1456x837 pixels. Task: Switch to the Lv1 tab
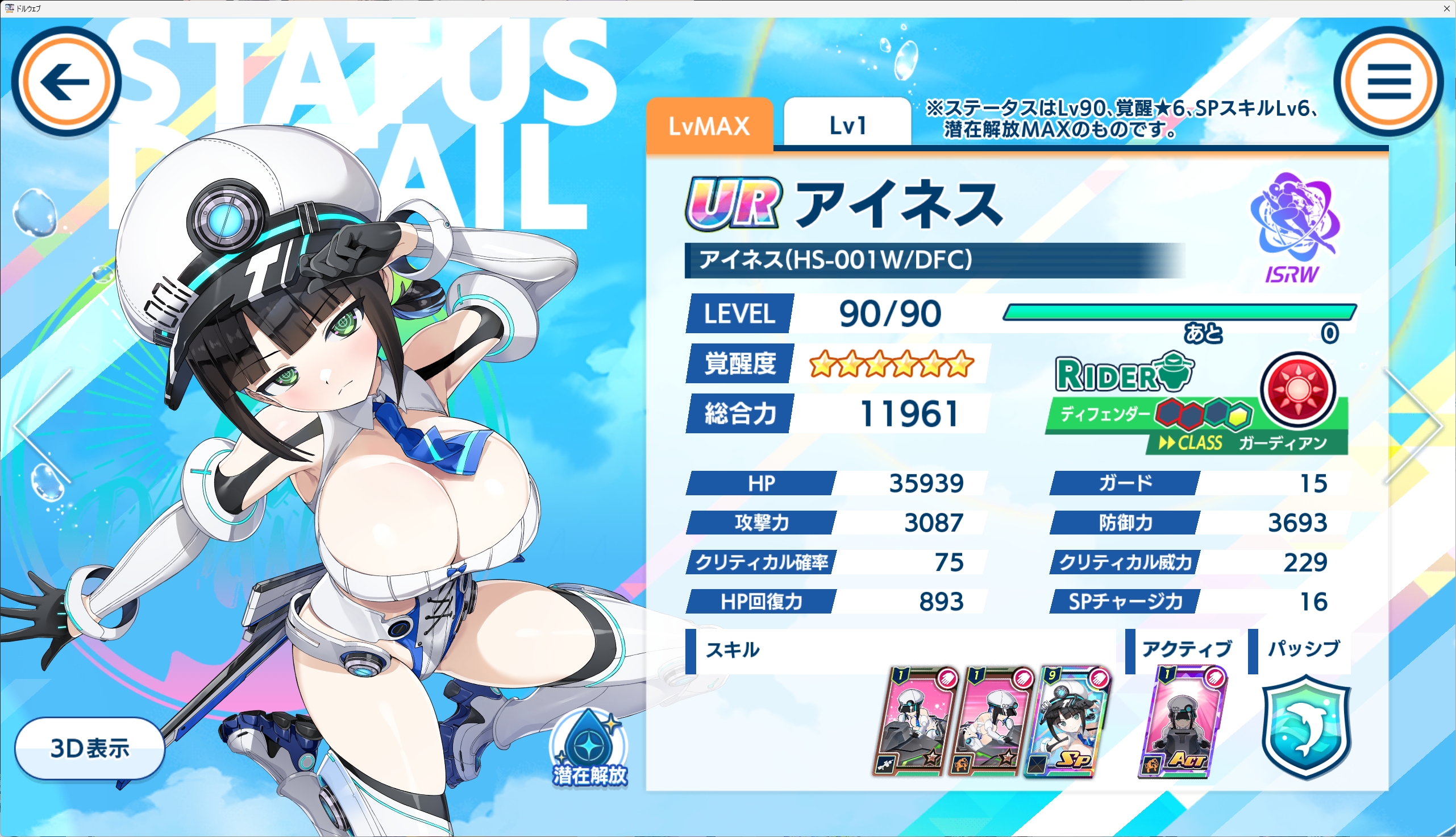coord(847,125)
